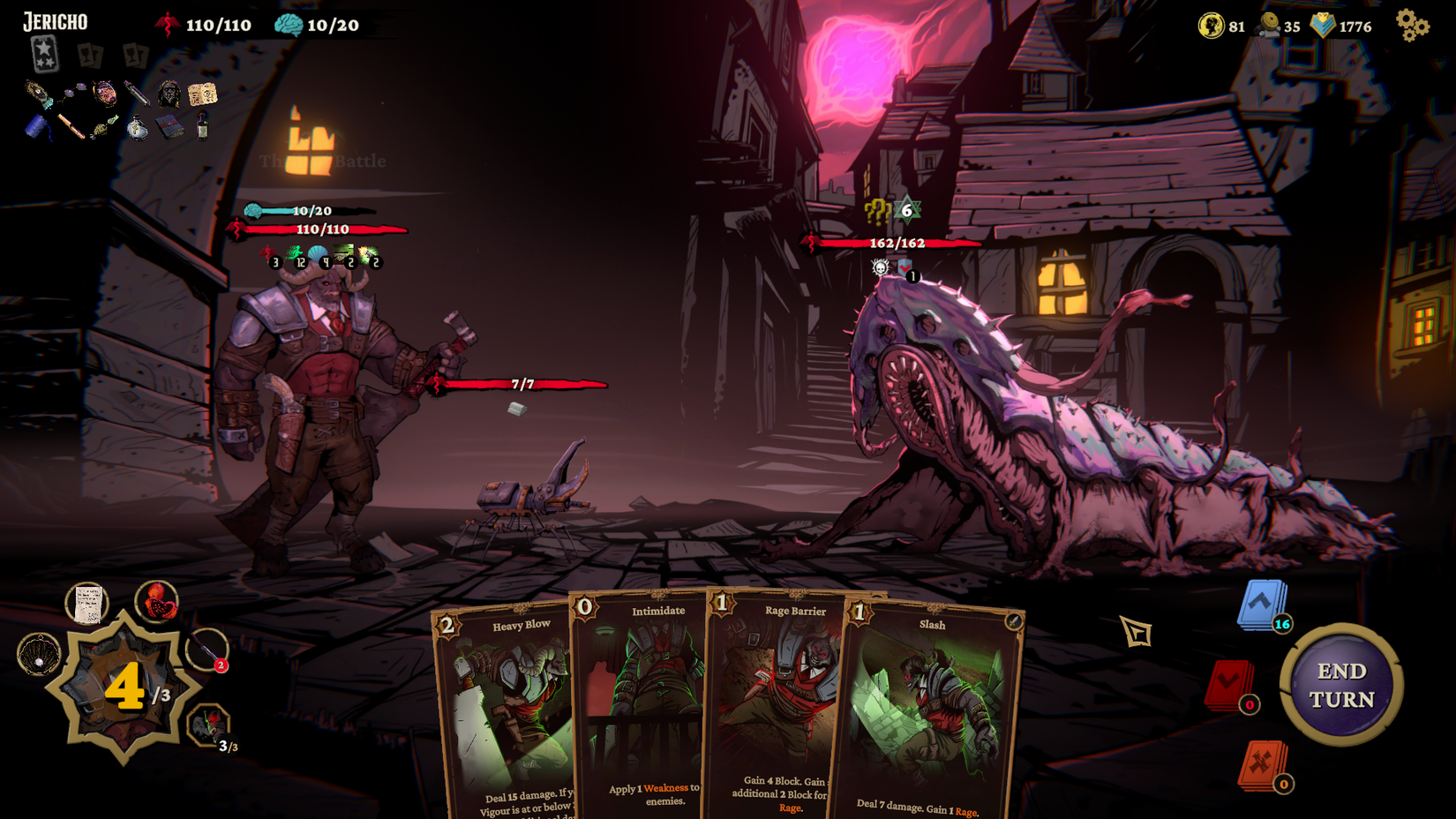View the red discard pile
Viewport: 1456px width, 819px height.
click(x=1228, y=684)
